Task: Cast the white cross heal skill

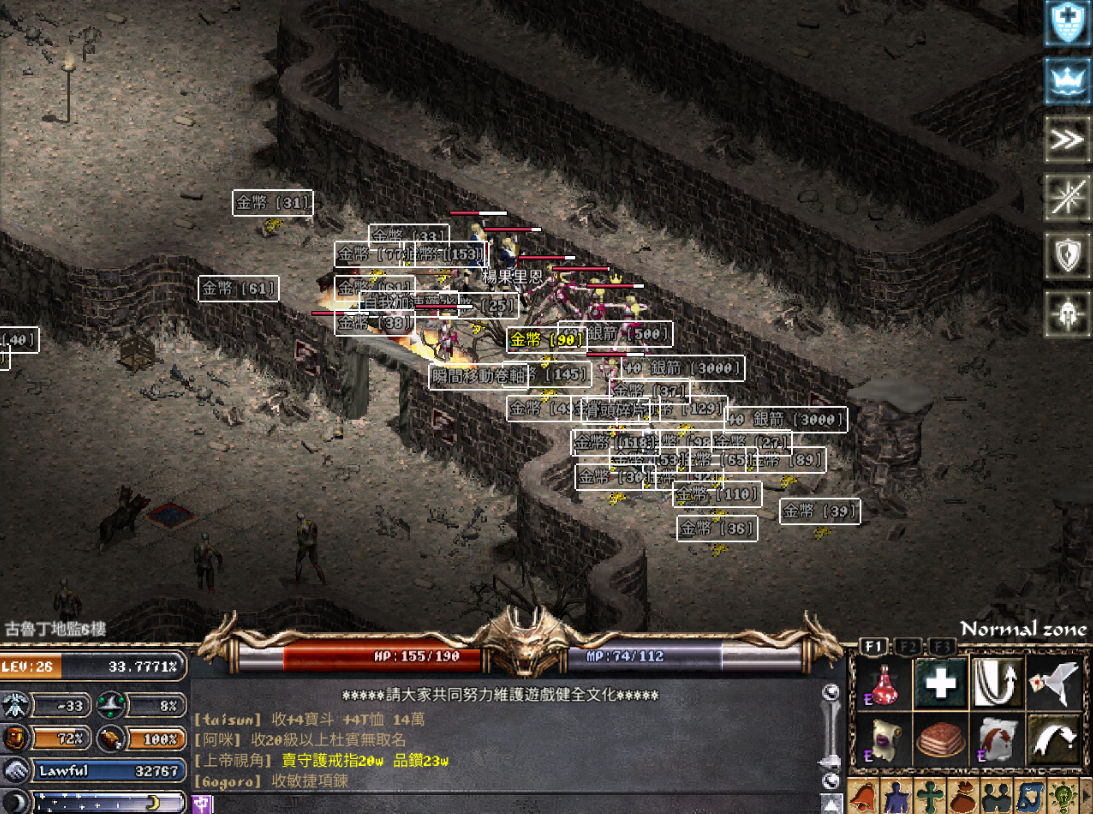Action: point(940,683)
